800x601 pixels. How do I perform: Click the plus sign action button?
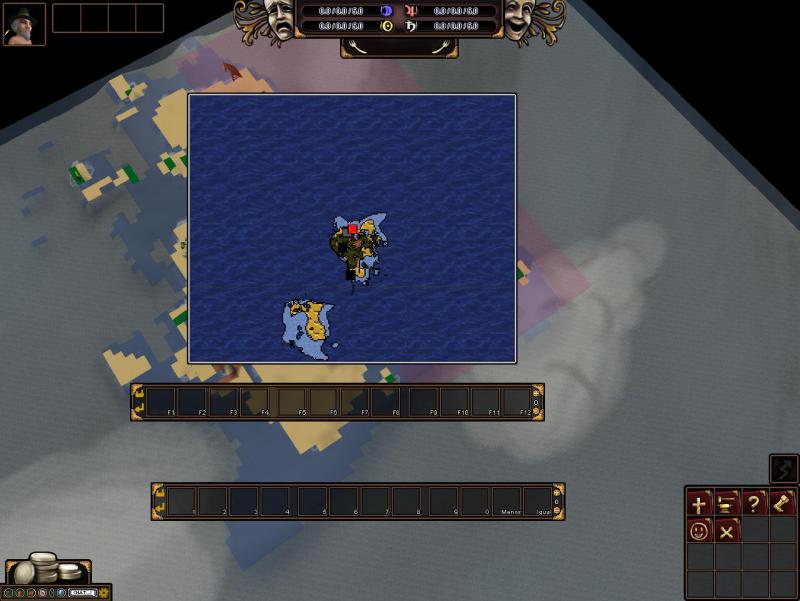tap(699, 504)
